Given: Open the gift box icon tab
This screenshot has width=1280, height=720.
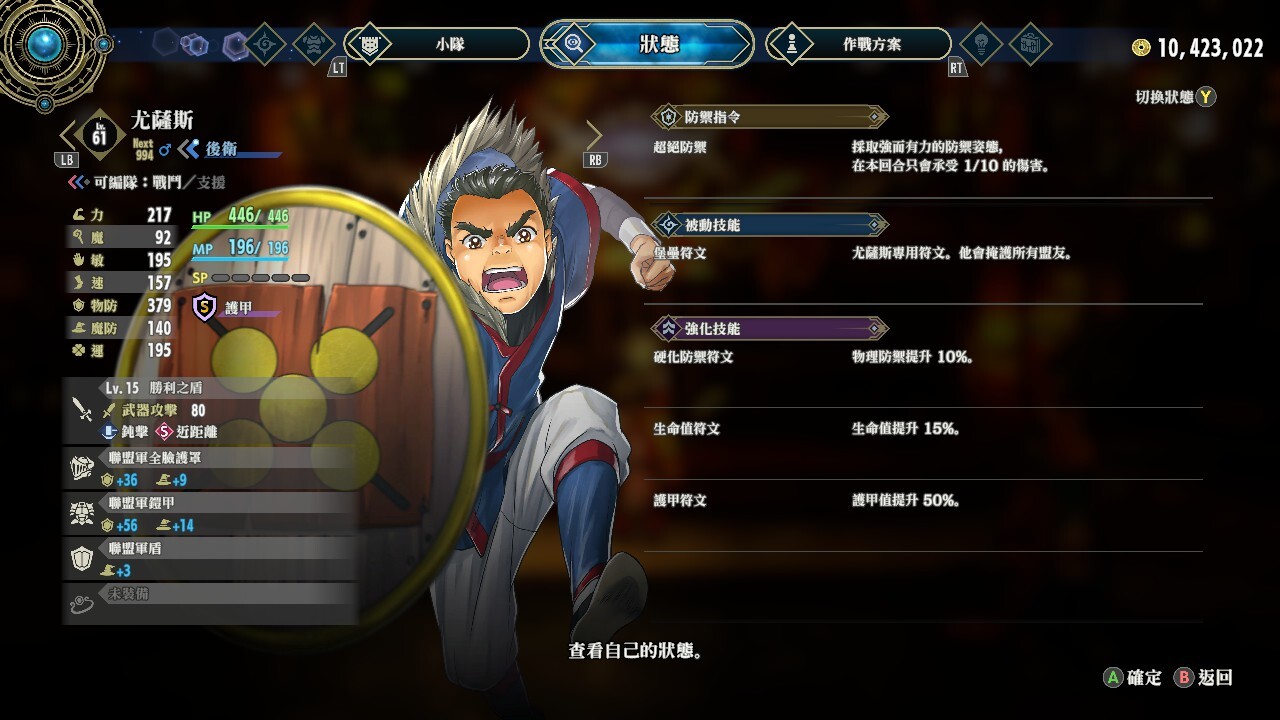Looking at the screenshot, I should [1029, 44].
